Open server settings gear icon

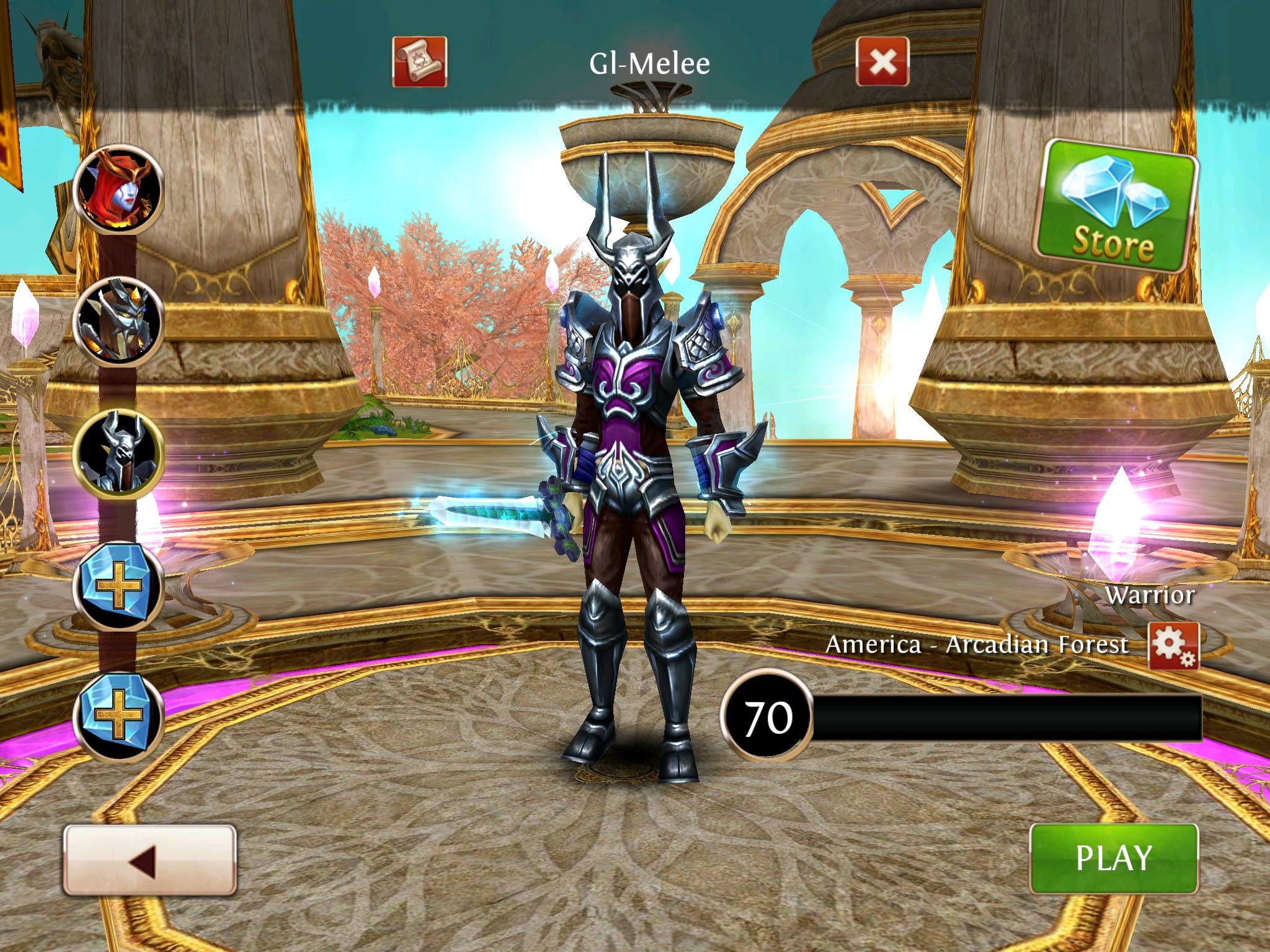[1173, 646]
